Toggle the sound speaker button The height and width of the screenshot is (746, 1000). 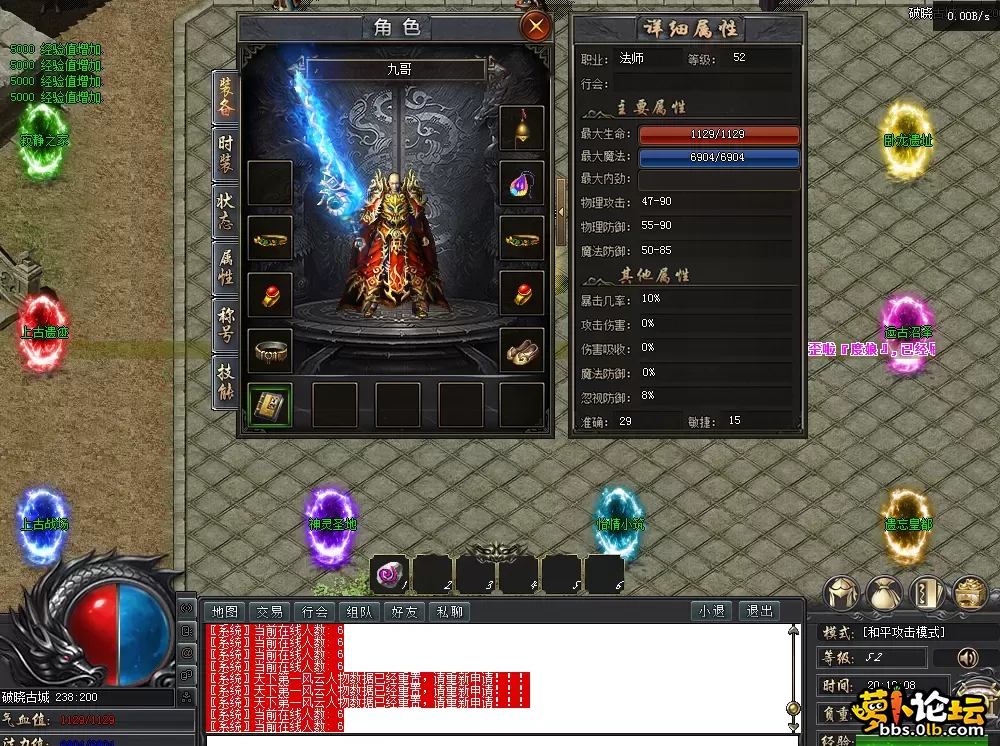(x=967, y=657)
